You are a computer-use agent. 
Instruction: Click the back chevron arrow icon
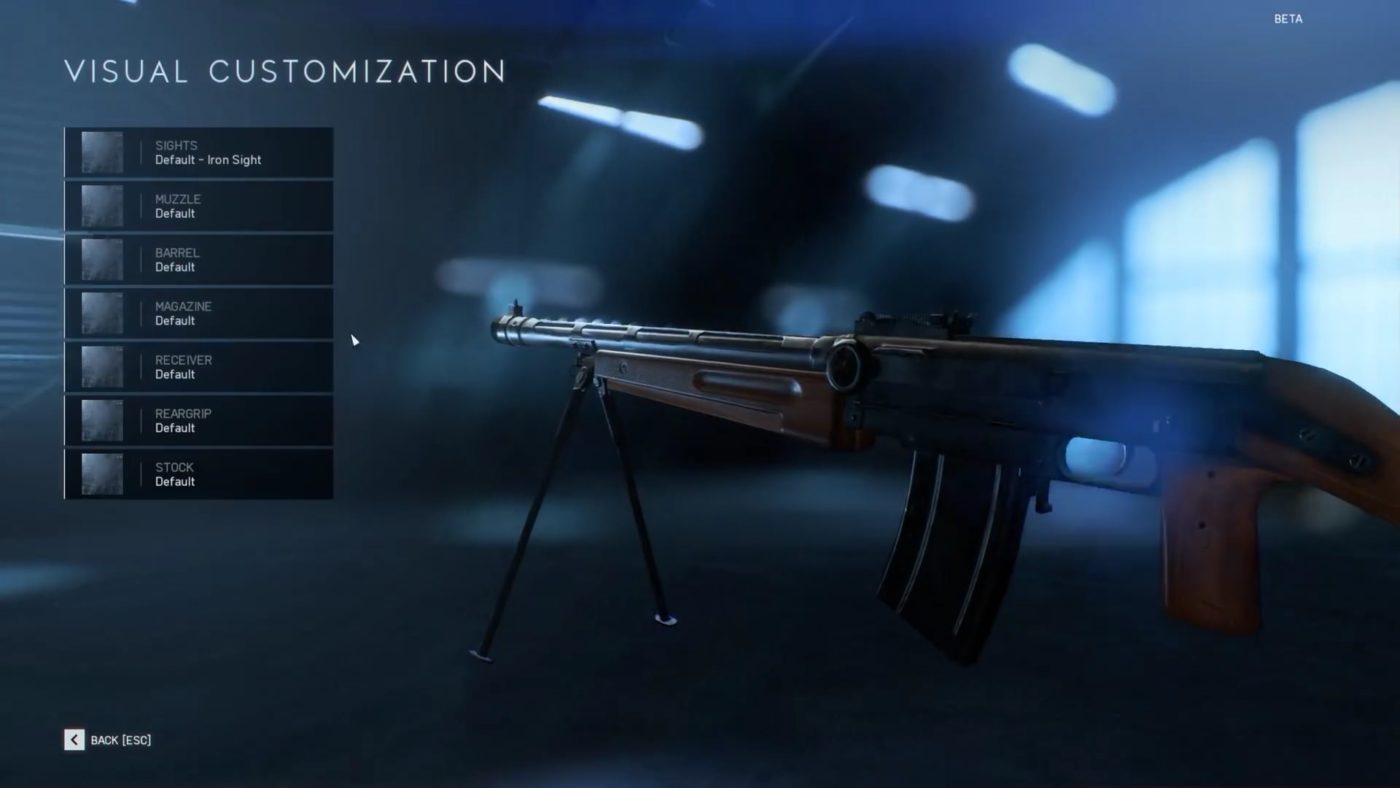(73, 740)
